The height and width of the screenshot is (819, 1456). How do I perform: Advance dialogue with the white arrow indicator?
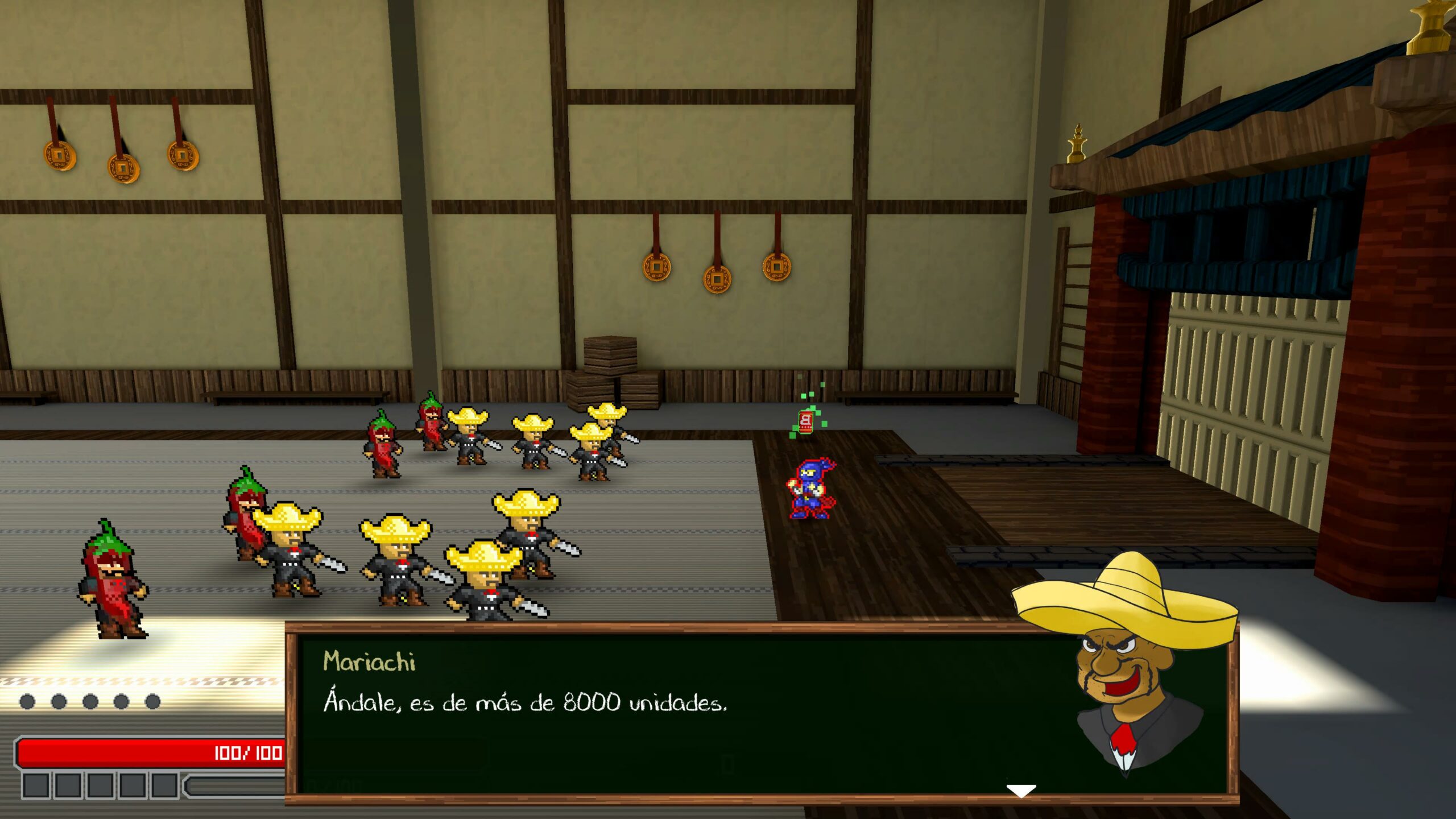tap(1021, 791)
